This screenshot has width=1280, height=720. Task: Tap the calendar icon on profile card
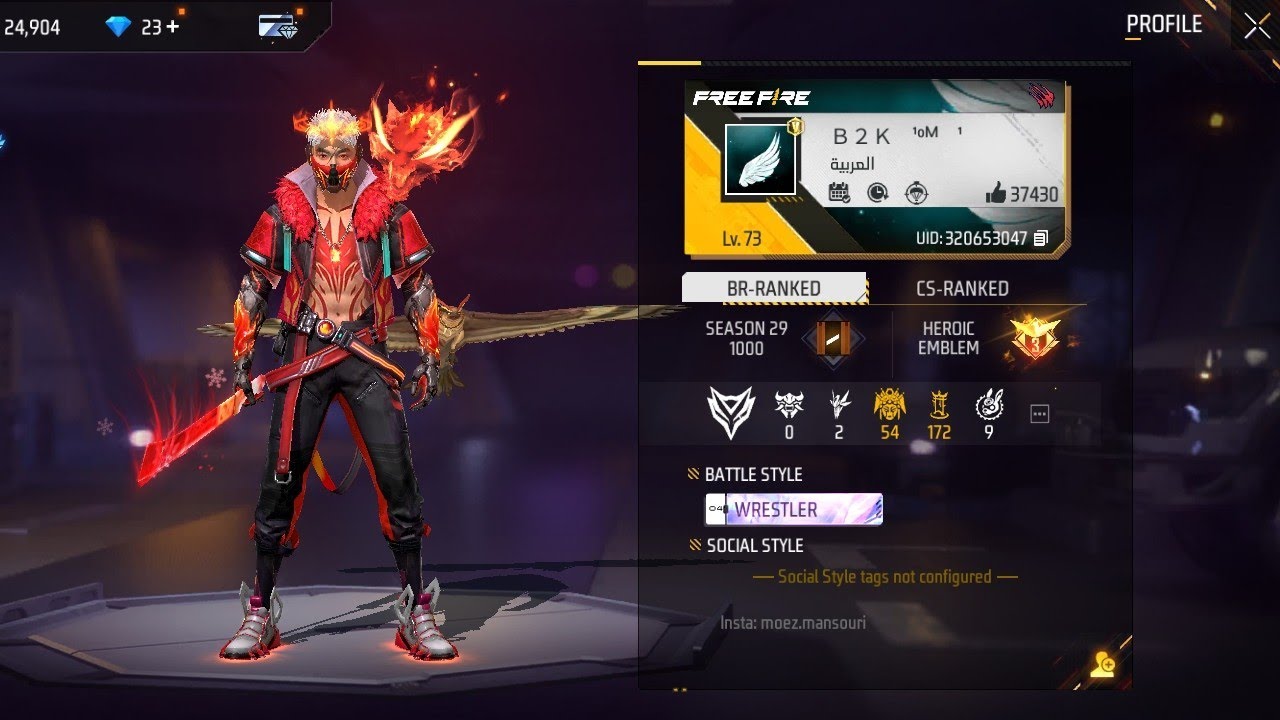coord(840,193)
